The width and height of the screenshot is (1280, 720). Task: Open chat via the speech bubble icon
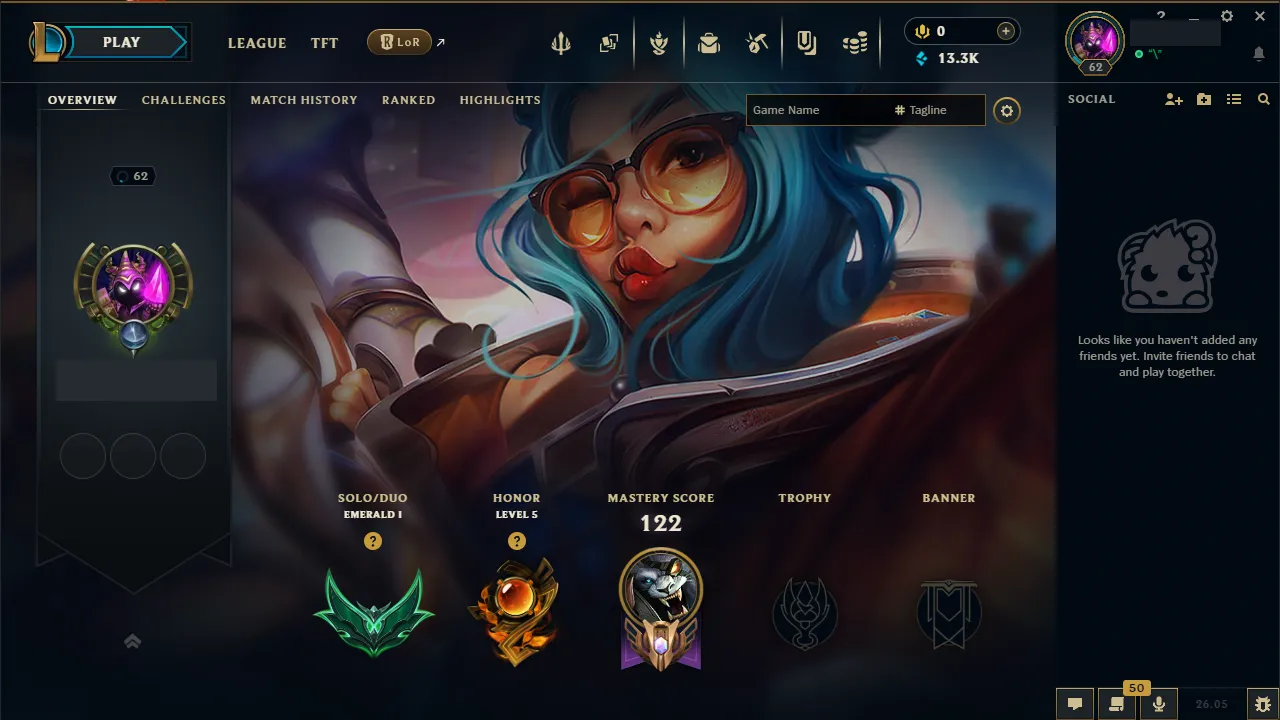coord(1075,704)
